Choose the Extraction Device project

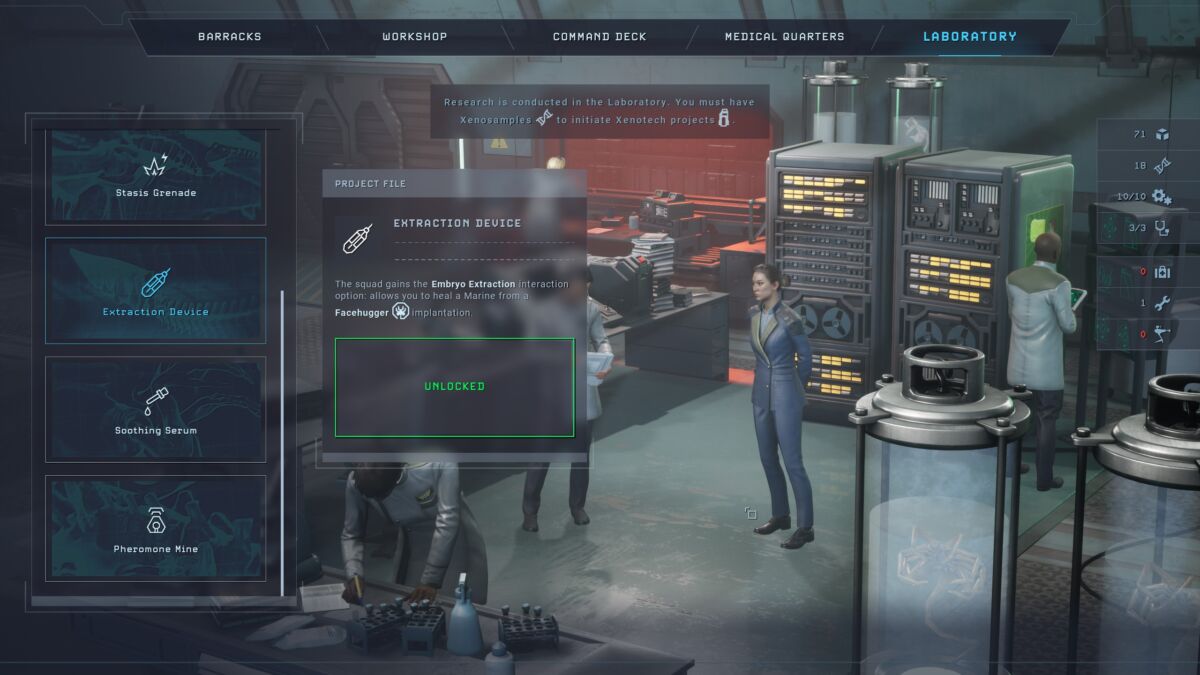(156, 290)
